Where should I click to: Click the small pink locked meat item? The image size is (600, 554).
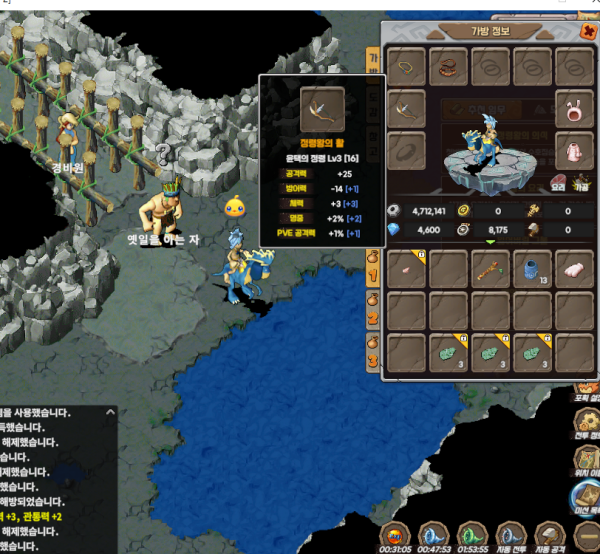407,269
